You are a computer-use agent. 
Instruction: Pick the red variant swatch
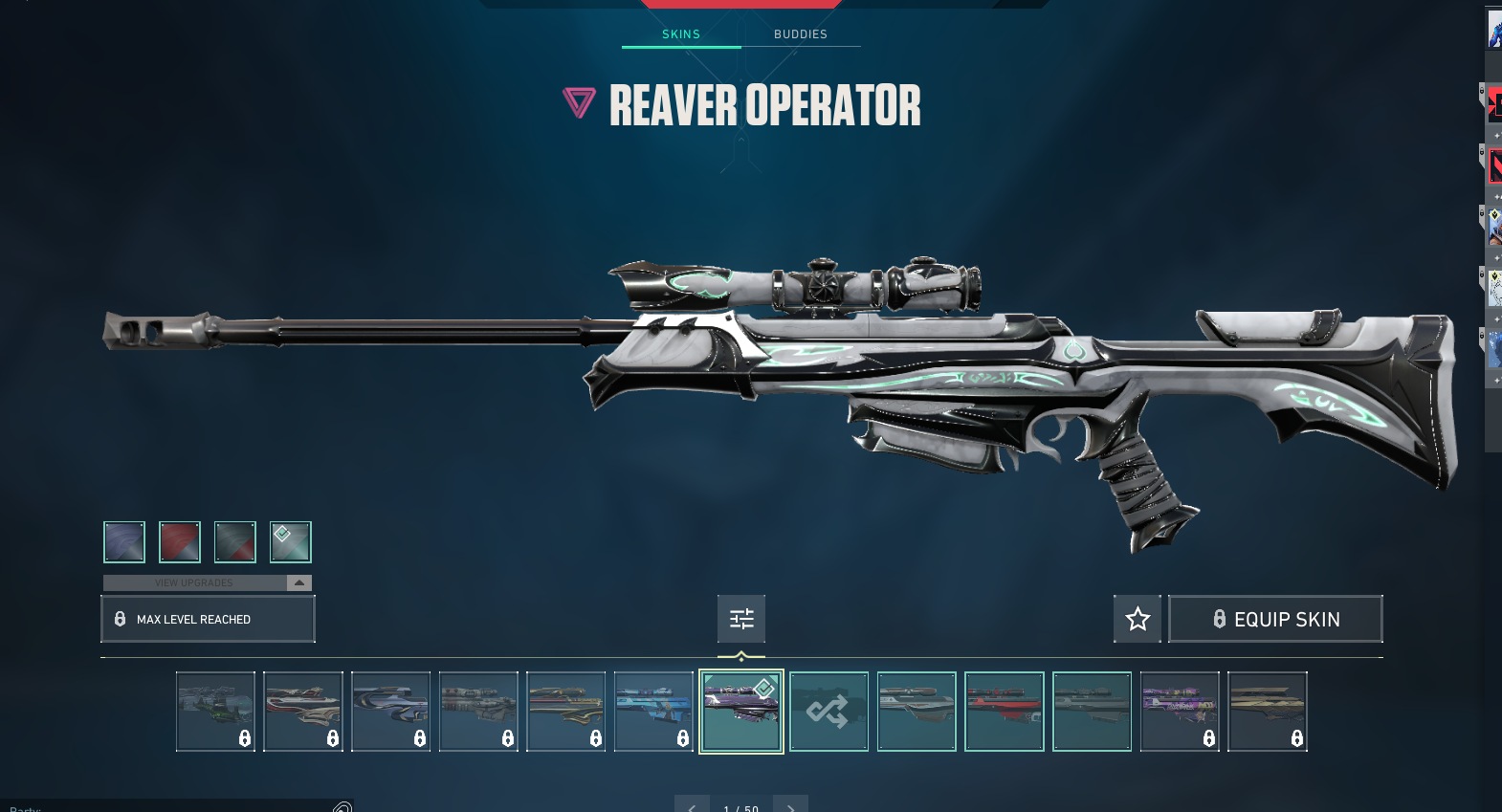point(180,542)
